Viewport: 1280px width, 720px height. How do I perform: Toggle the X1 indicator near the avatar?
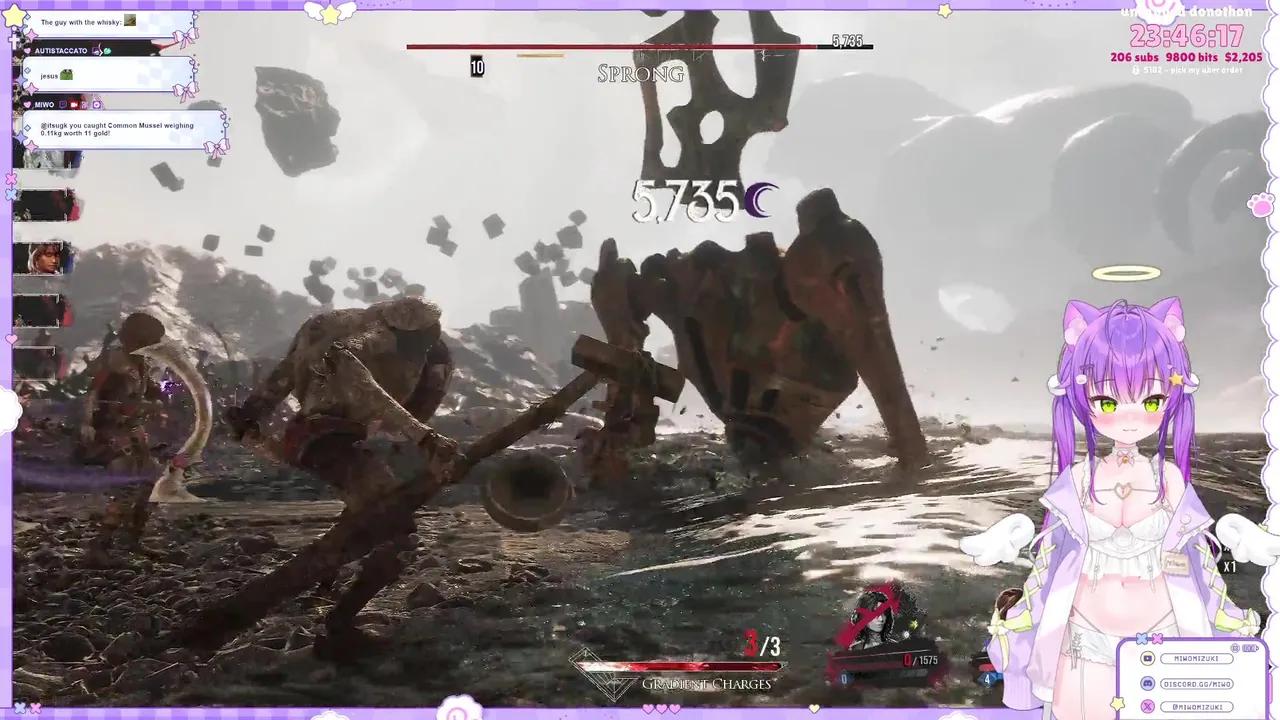coord(1231,567)
